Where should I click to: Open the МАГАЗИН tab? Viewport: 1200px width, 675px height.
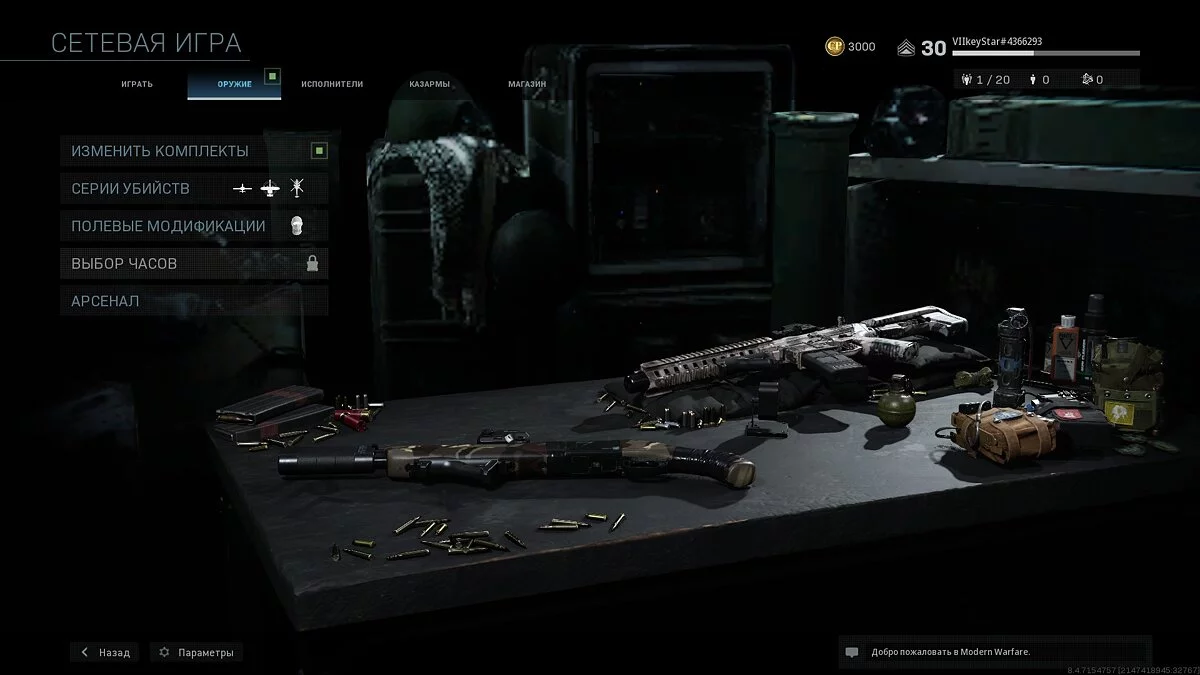526,84
